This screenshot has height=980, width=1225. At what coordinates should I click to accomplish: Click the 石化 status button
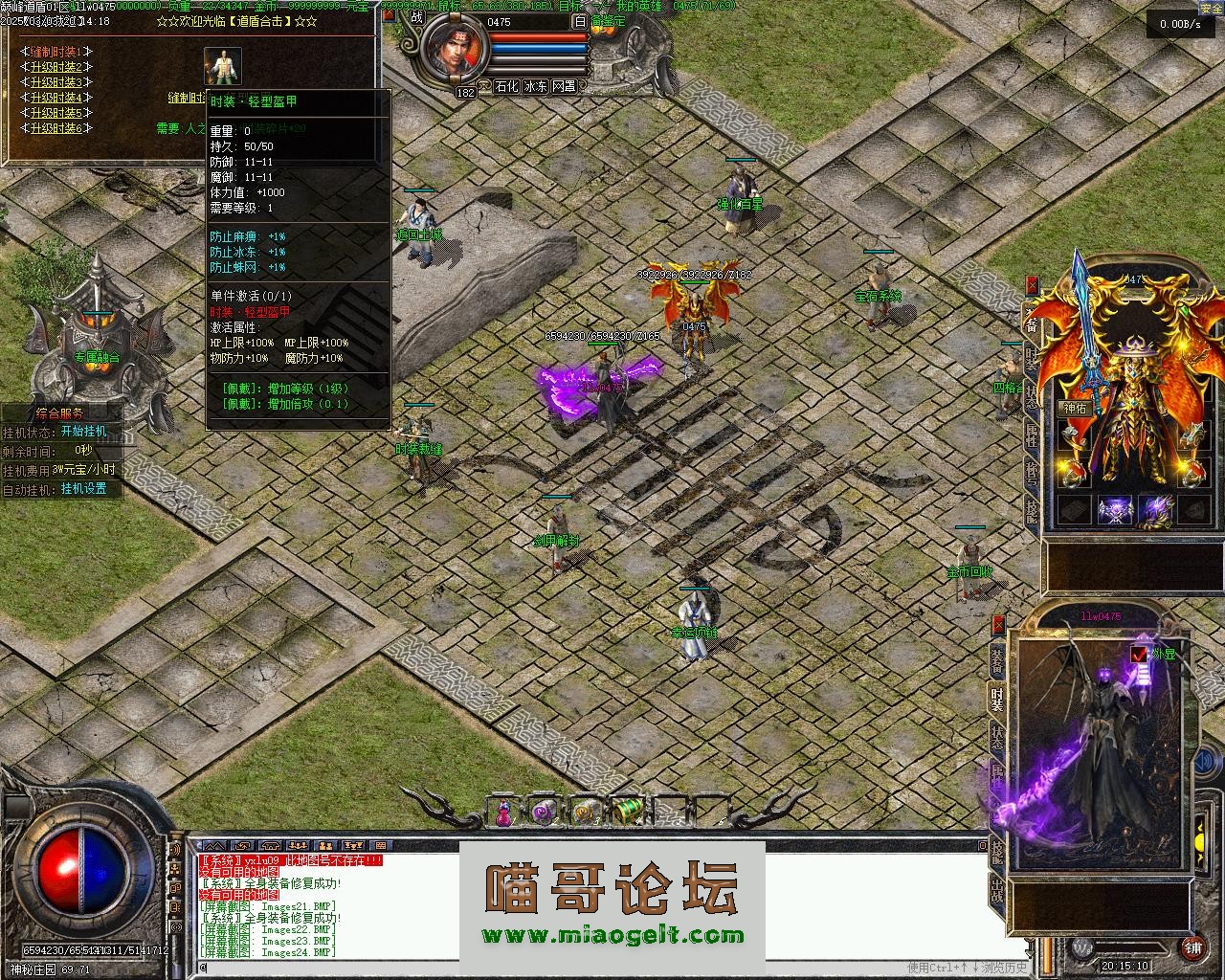[x=506, y=86]
